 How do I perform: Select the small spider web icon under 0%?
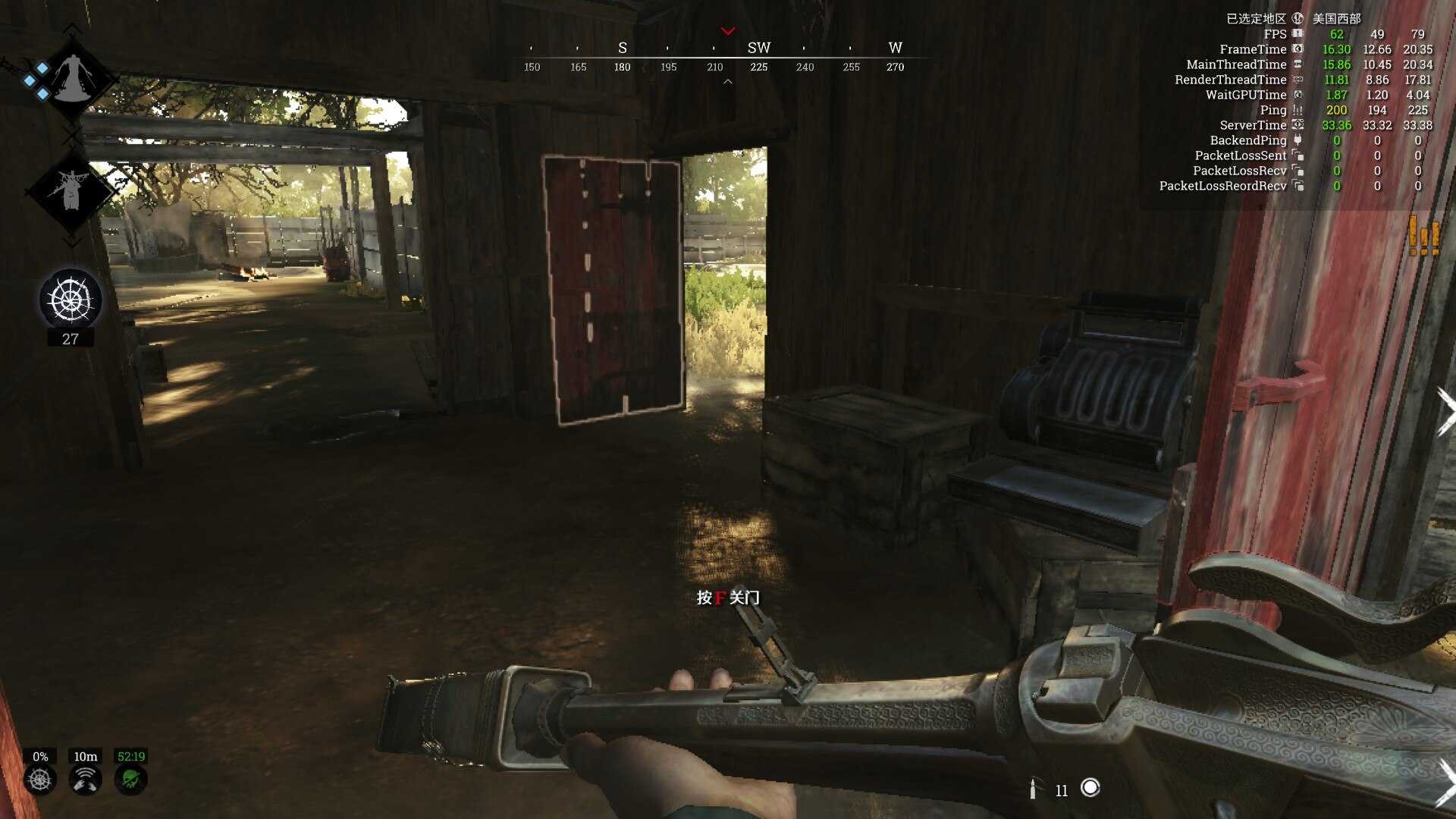40,780
